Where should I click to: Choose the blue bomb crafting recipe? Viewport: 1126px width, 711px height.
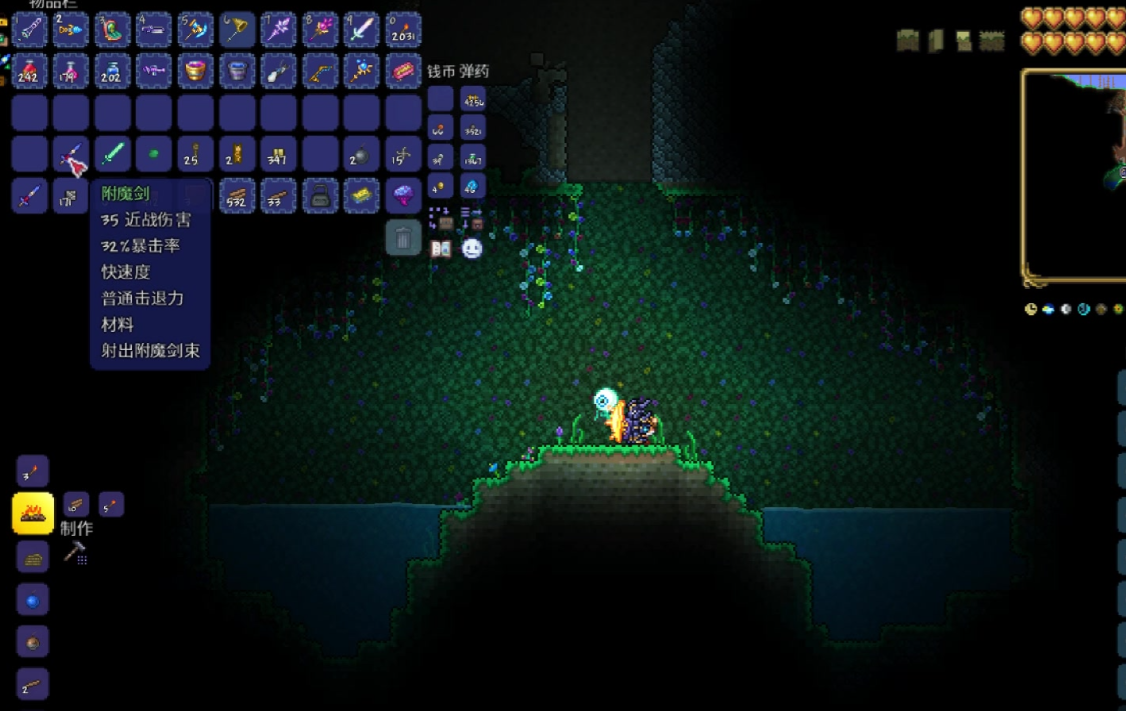click(33, 600)
